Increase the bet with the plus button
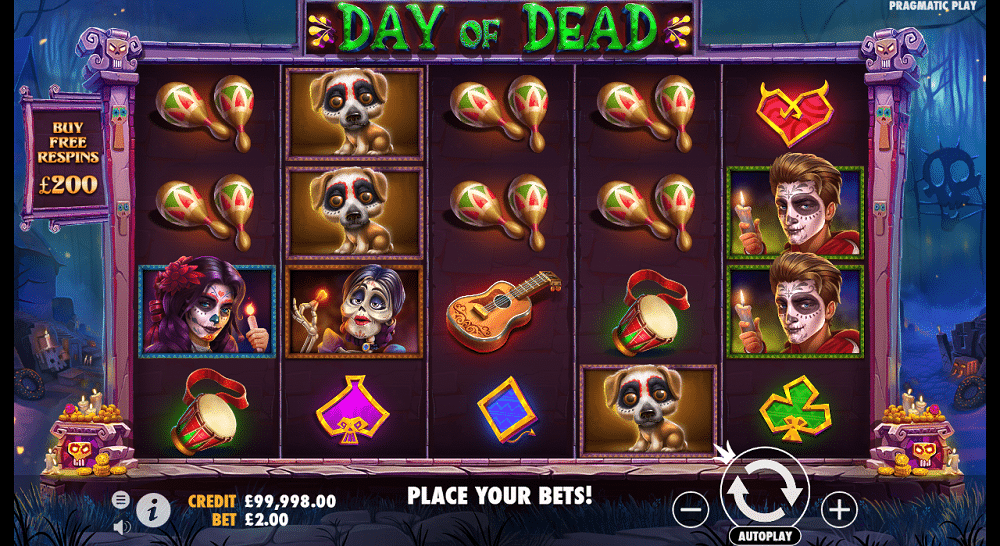This screenshot has width=1000, height=546. click(x=839, y=510)
